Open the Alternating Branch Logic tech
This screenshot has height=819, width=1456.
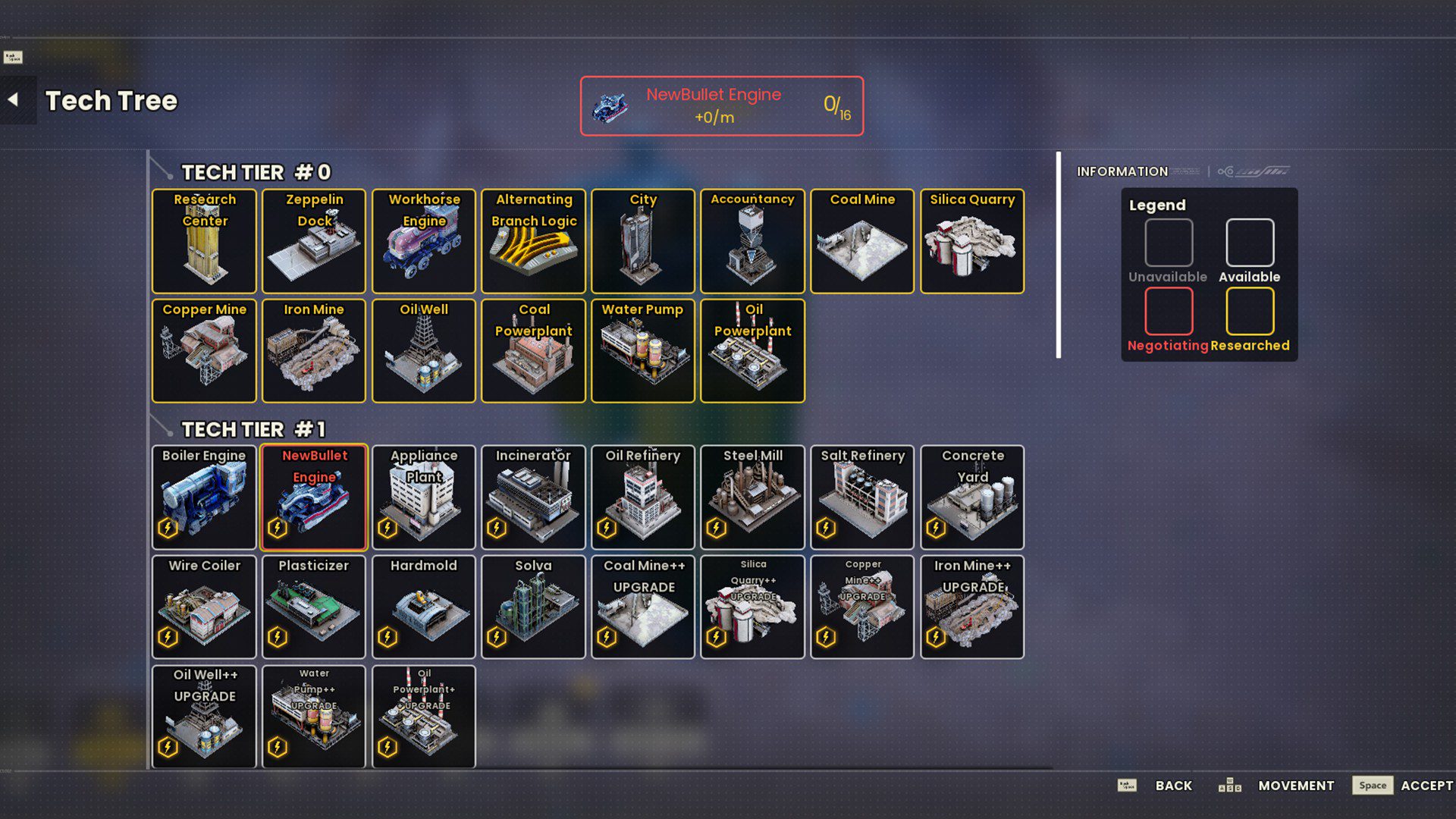coord(533,241)
